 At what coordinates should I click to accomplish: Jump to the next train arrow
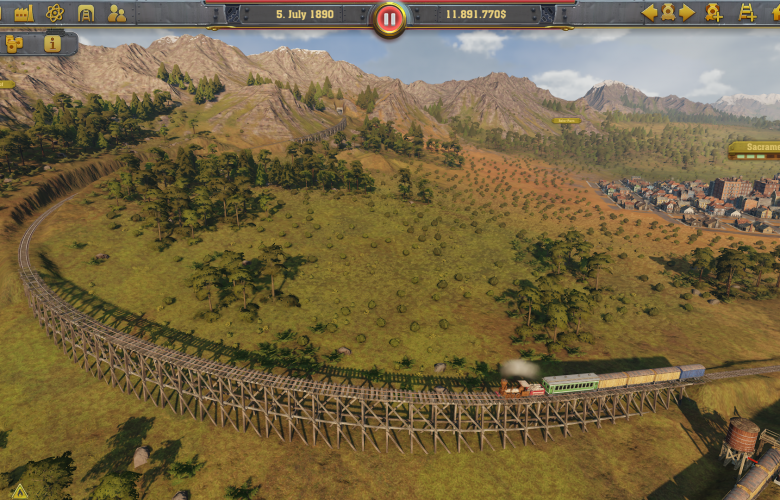pyautogui.click(x=687, y=13)
